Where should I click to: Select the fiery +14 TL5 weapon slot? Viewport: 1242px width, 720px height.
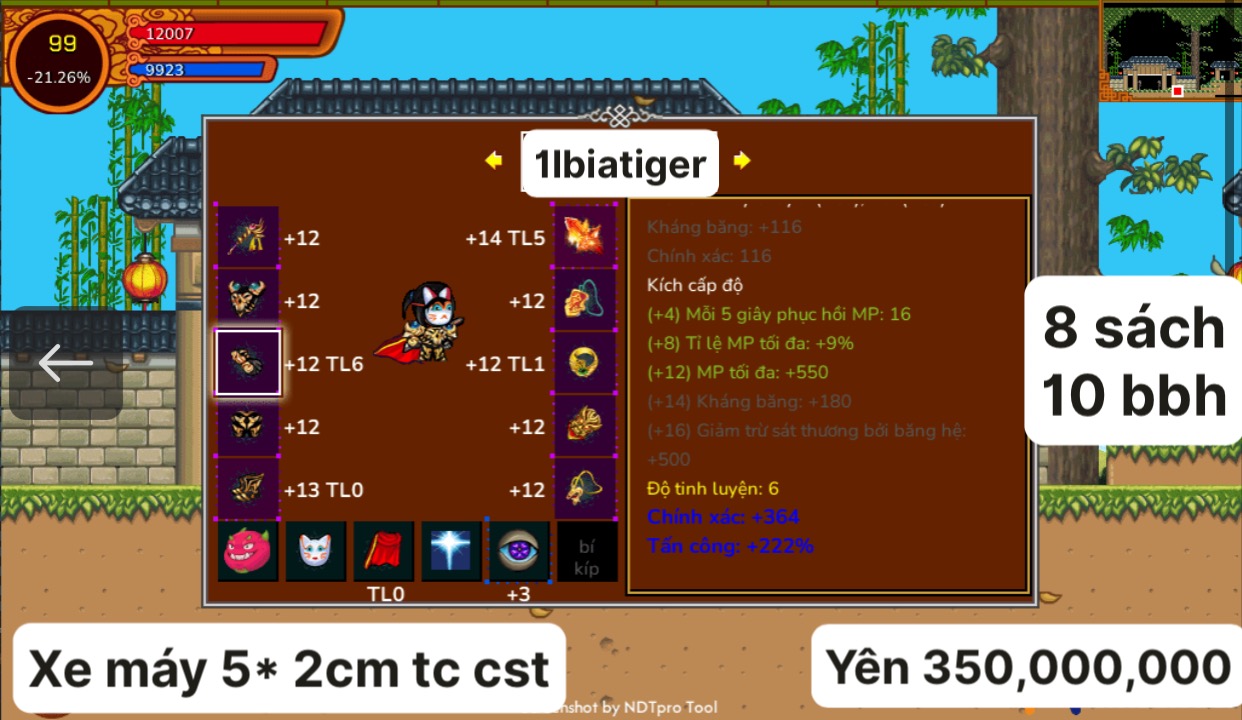pyautogui.click(x=585, y=238)
